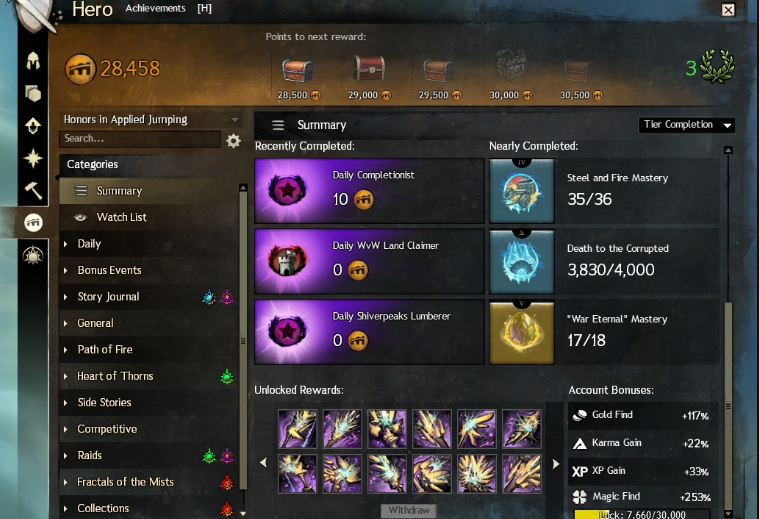
Task: Open the Watch List category
Action: [121, 217]
